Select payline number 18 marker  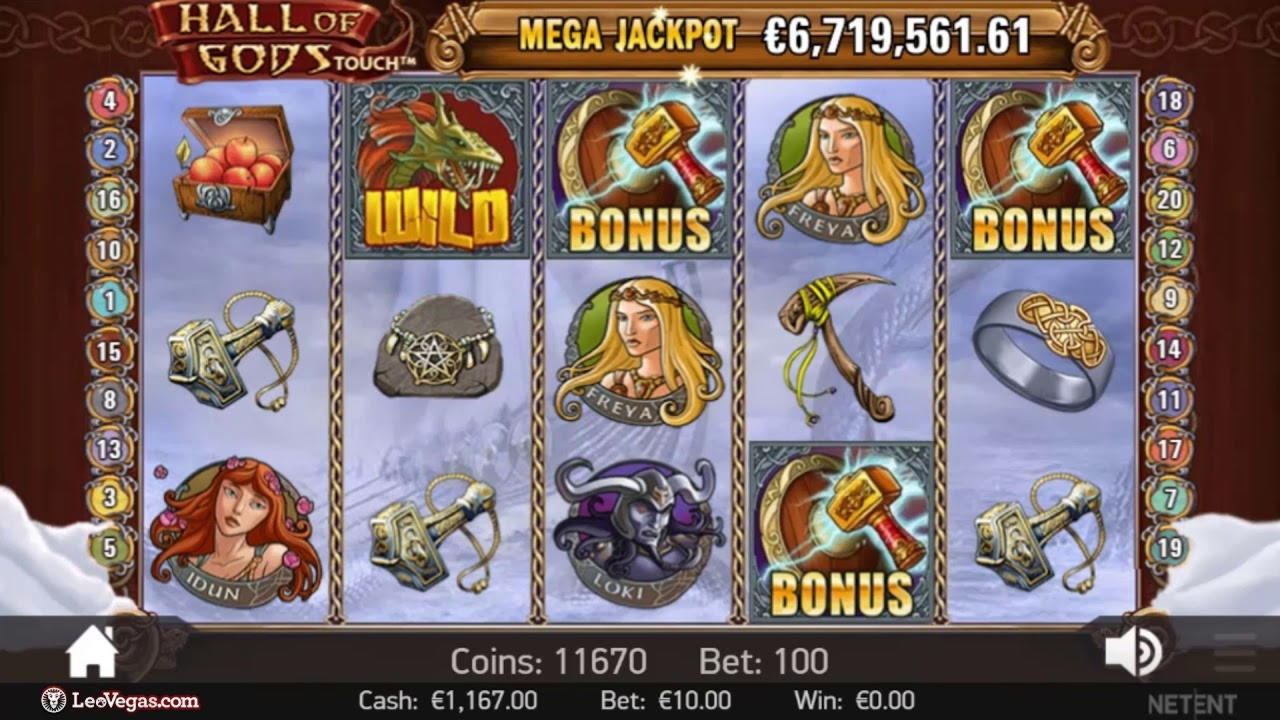1169,101
